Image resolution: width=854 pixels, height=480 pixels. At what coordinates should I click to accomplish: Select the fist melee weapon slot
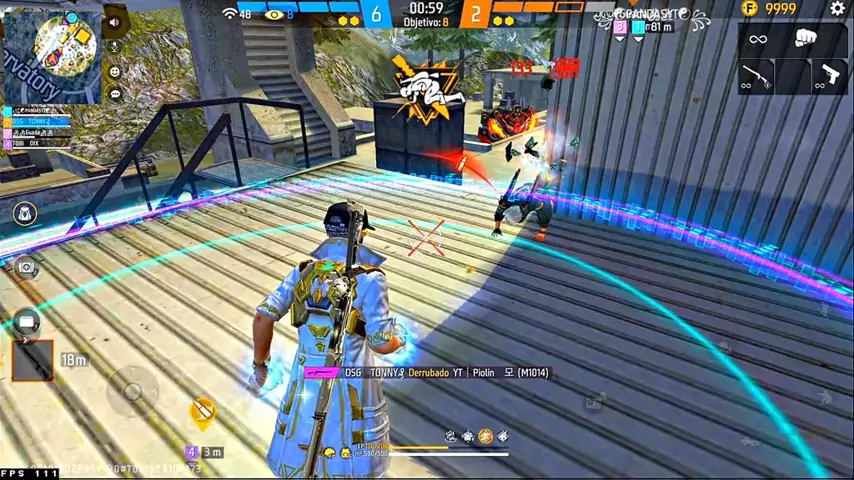pos(806,39)
